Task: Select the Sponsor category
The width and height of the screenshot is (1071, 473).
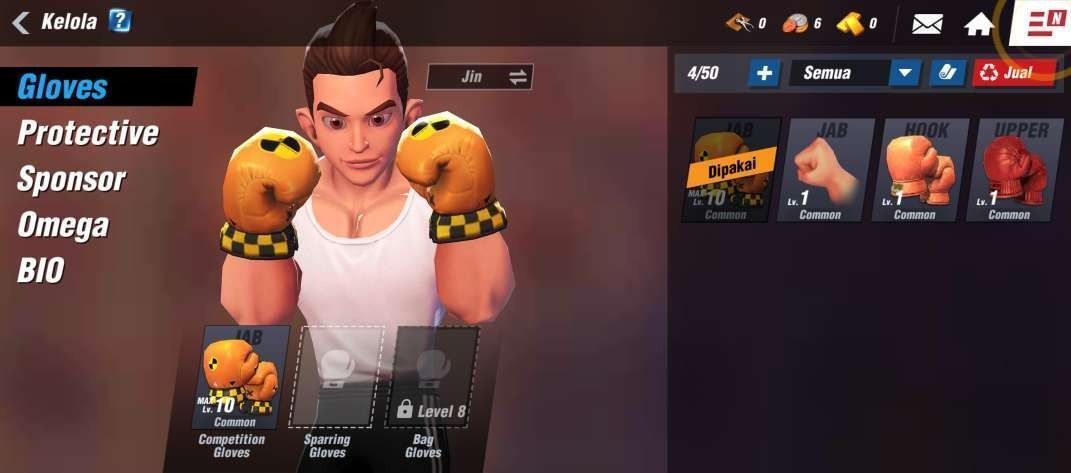Action: 71,180
